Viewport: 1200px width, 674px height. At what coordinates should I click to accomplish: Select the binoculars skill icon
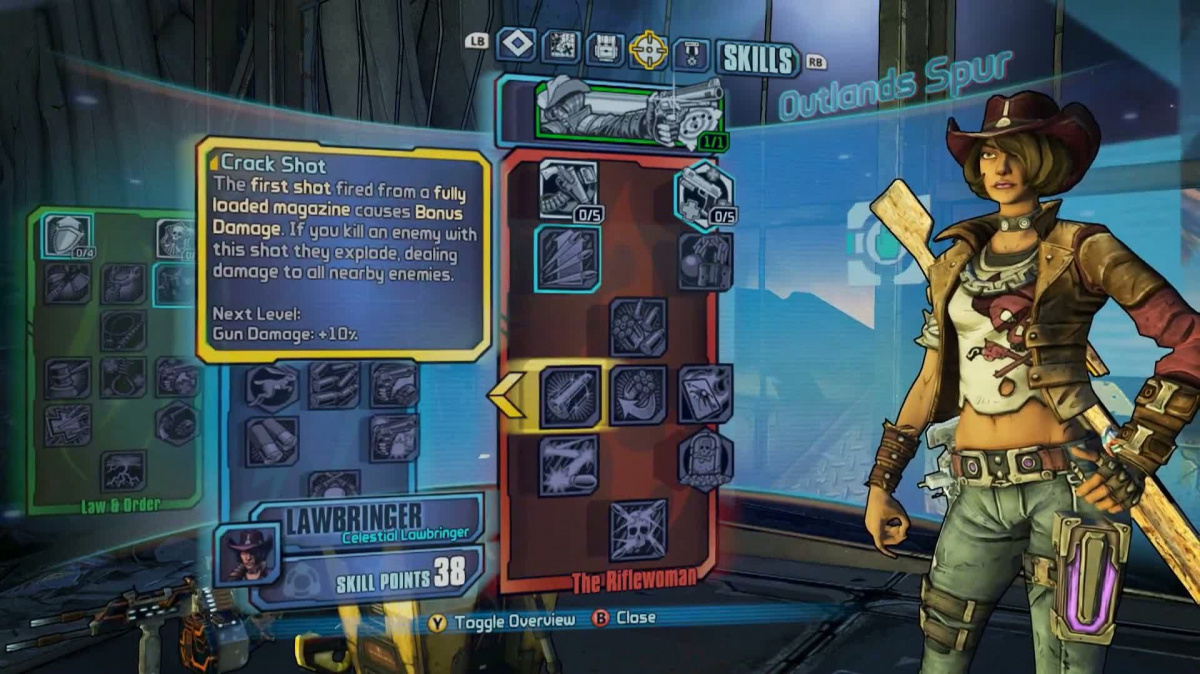tap(271, 440)
